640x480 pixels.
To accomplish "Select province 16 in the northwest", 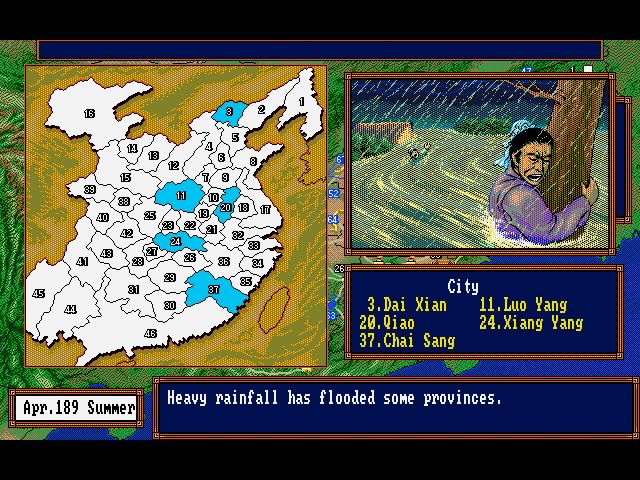I will [89, 115].
